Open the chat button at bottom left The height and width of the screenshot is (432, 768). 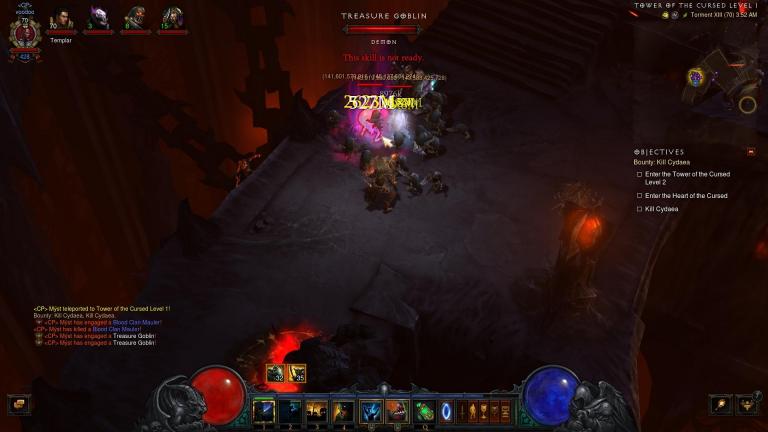click(17, 404)
